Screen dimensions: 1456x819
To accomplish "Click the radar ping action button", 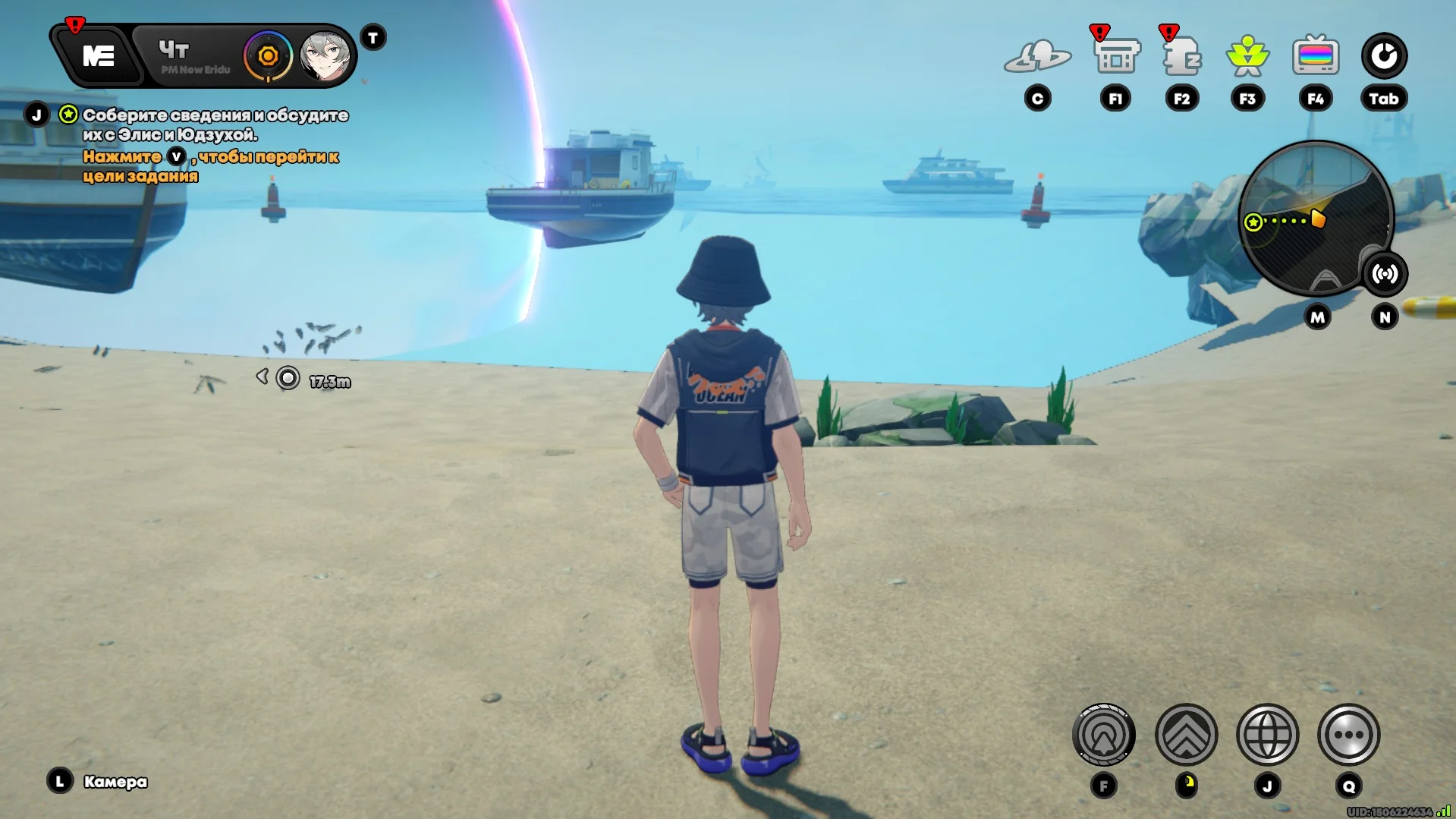I will point(1103,735).
